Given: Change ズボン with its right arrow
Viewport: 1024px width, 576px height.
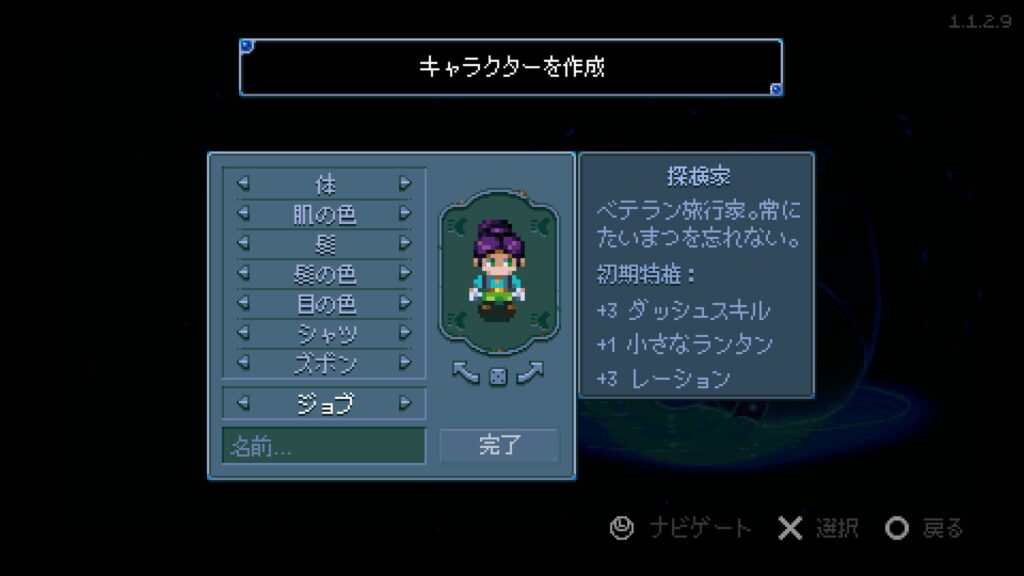Looking at the screenshot, I should (x=405, y=361).
